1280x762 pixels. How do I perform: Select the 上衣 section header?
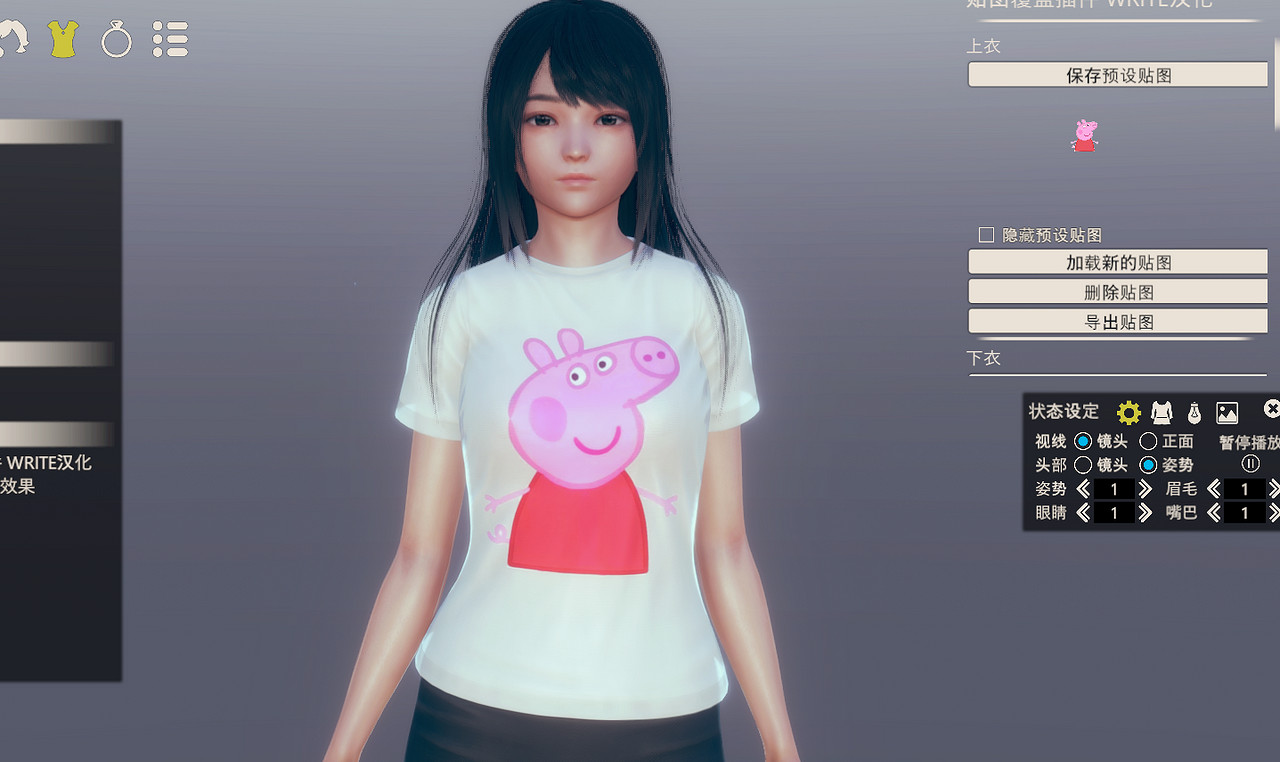coord(985,46)
